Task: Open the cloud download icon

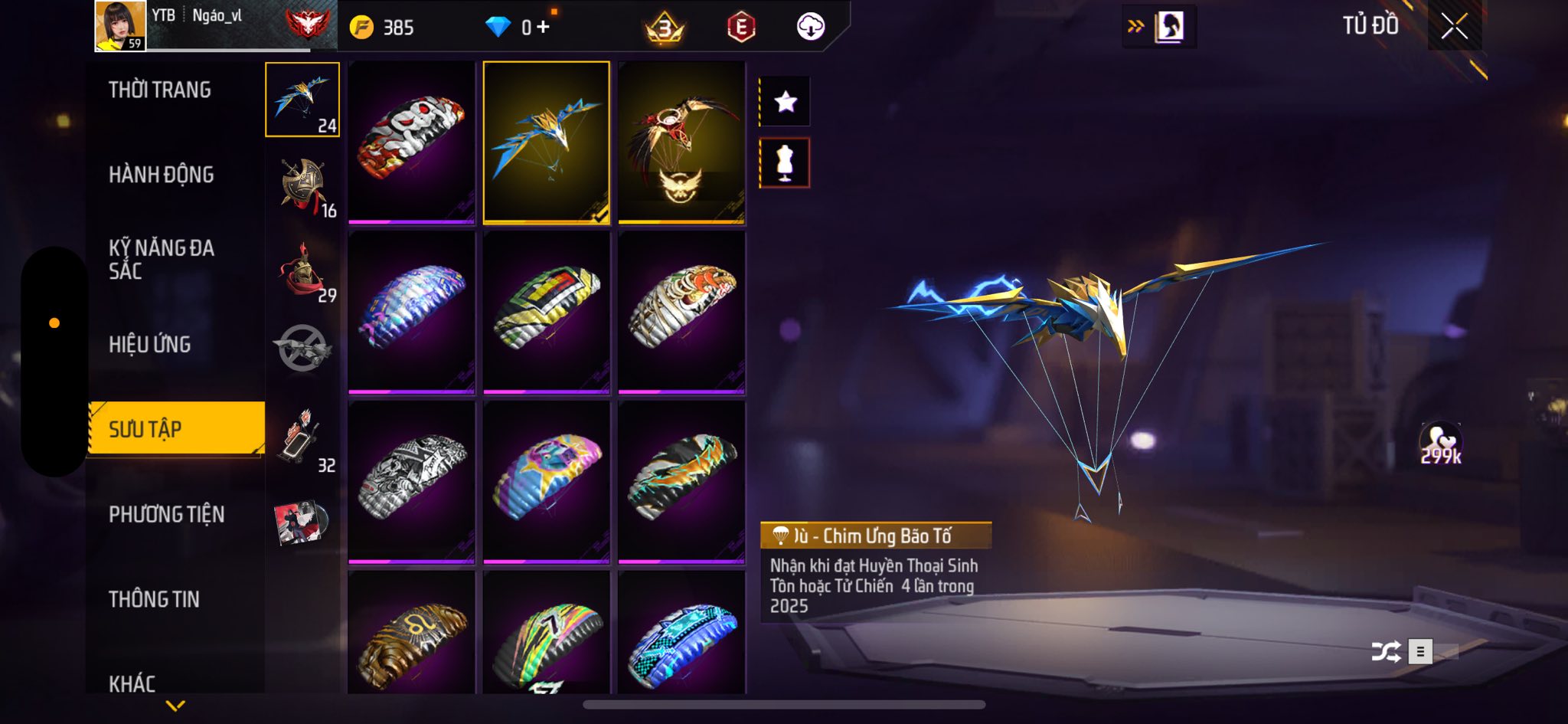Action: click(811, 28)
